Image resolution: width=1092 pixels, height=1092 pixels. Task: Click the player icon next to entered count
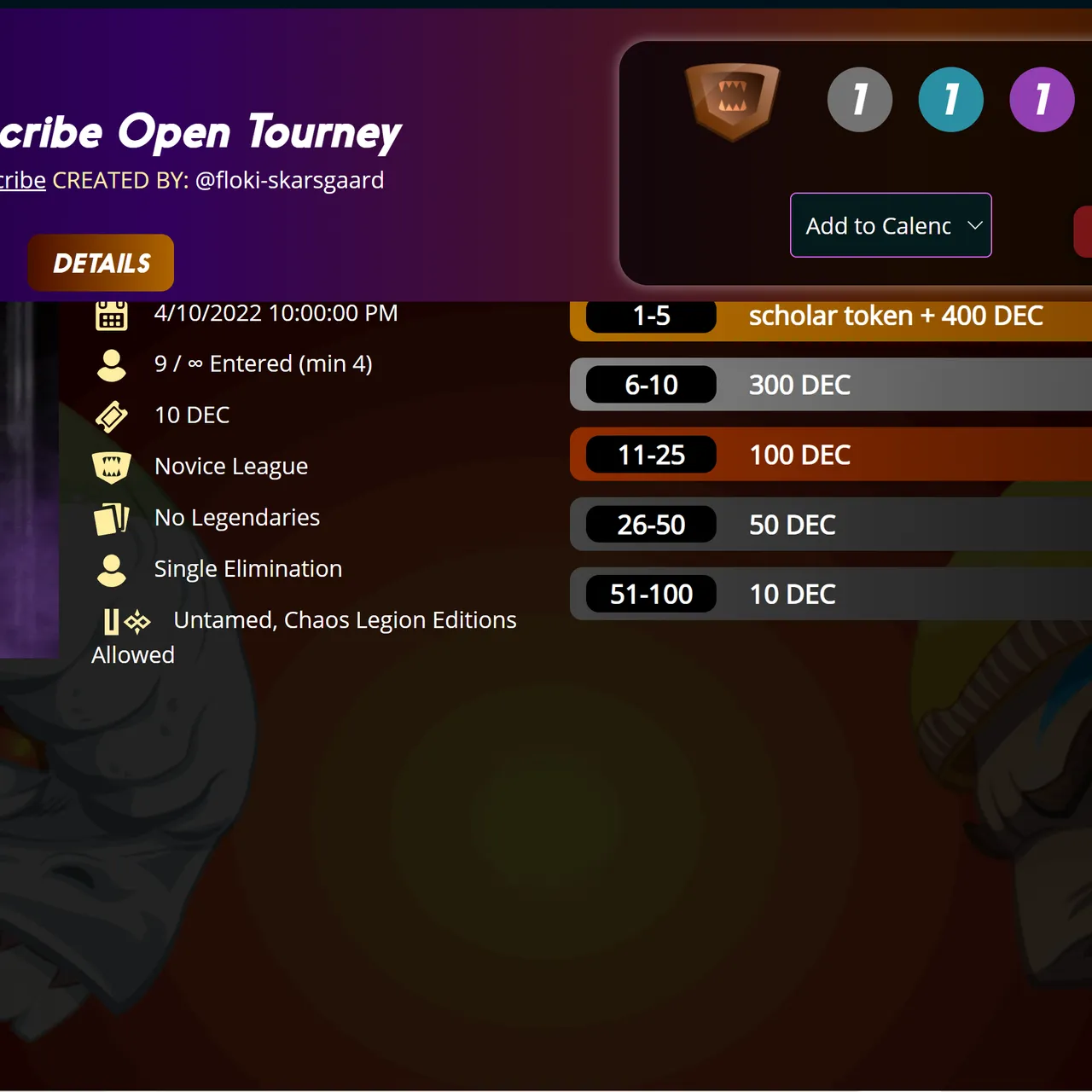[112, 363]
